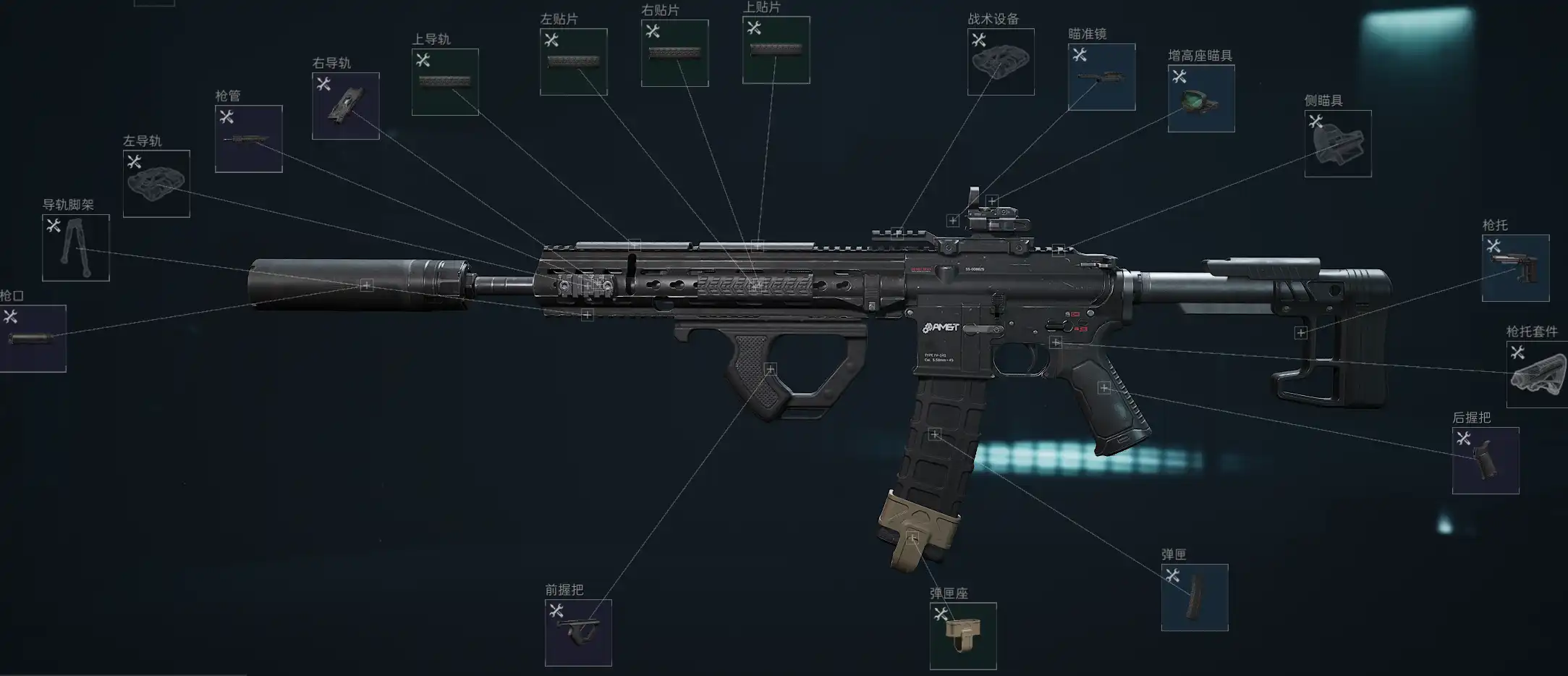Open the 导轨脚架 bipod slot
Image resolution: width=1568 pixels, height=676 pixels.
coord(76,248)
